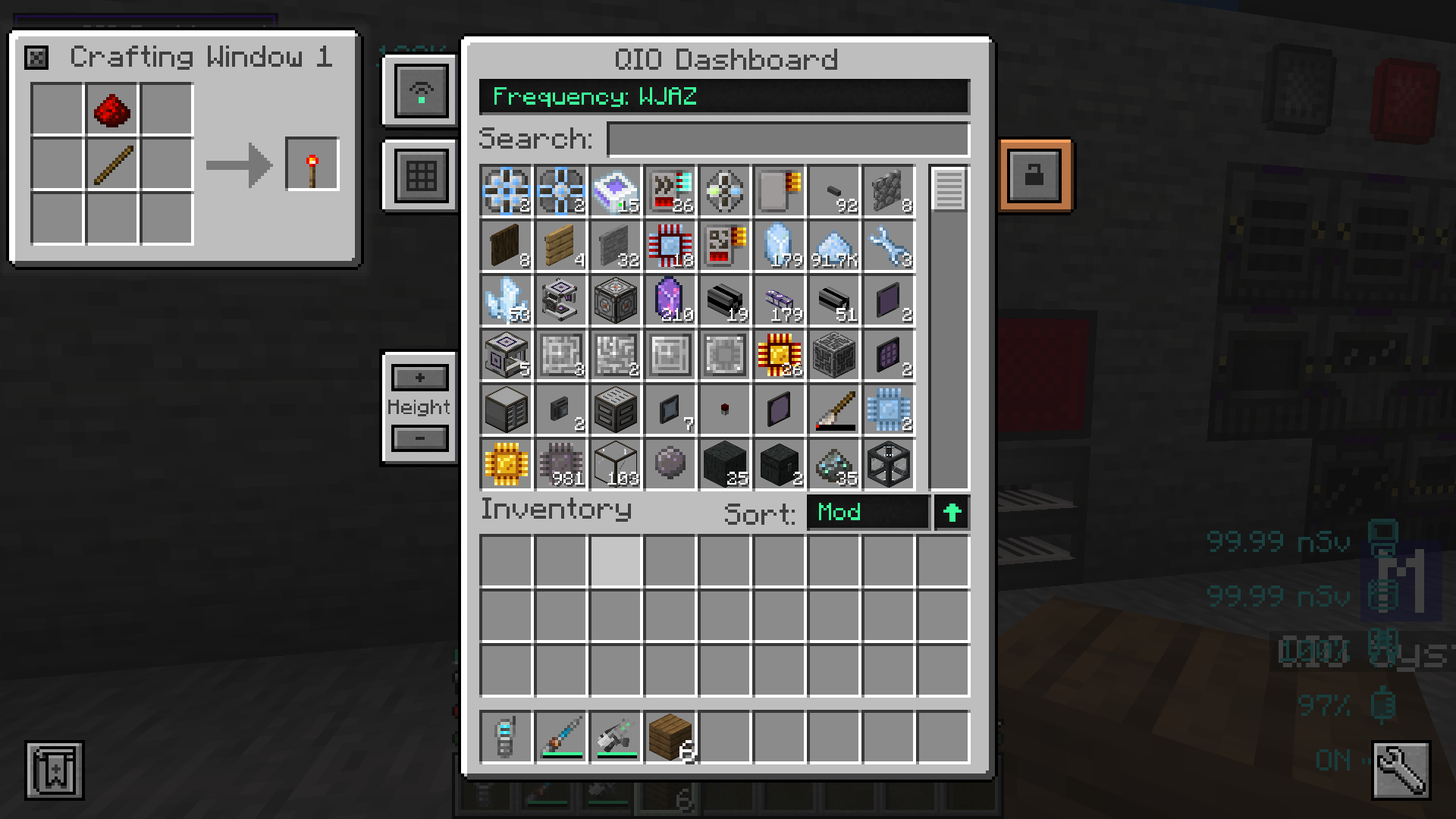This screenshot has height=819, width=1456.
Task: Select the oak planks stack in the hotbar
Action: click(x=670, y=736)
